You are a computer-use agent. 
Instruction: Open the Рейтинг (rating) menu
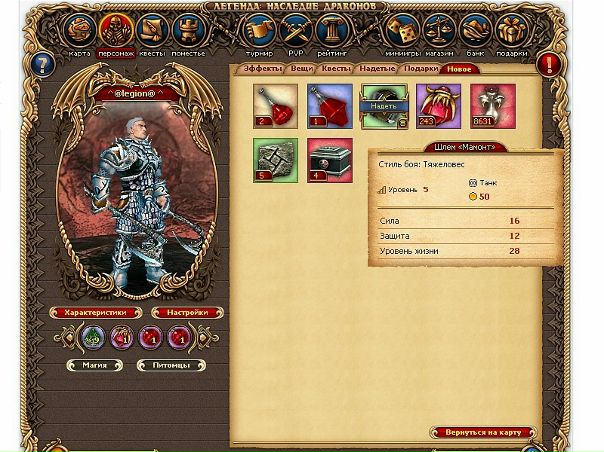coord(330,31)
